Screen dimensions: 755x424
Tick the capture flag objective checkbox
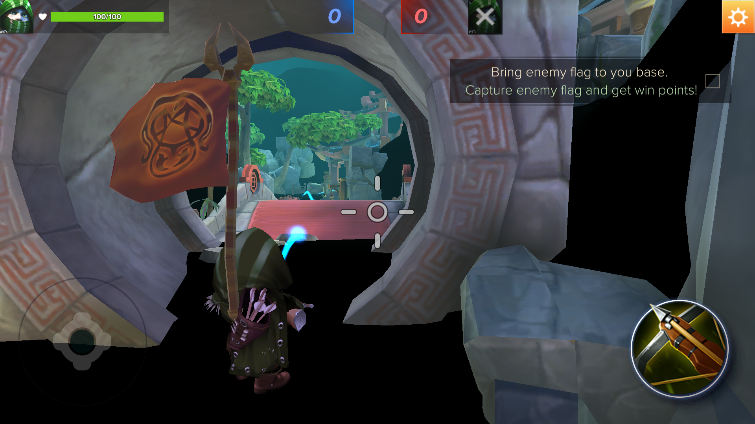(x=712, y=81)
